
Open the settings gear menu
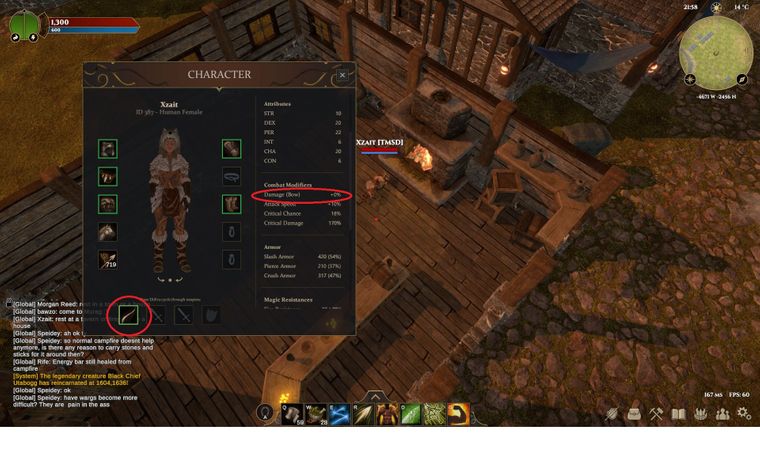pos(743,413)
